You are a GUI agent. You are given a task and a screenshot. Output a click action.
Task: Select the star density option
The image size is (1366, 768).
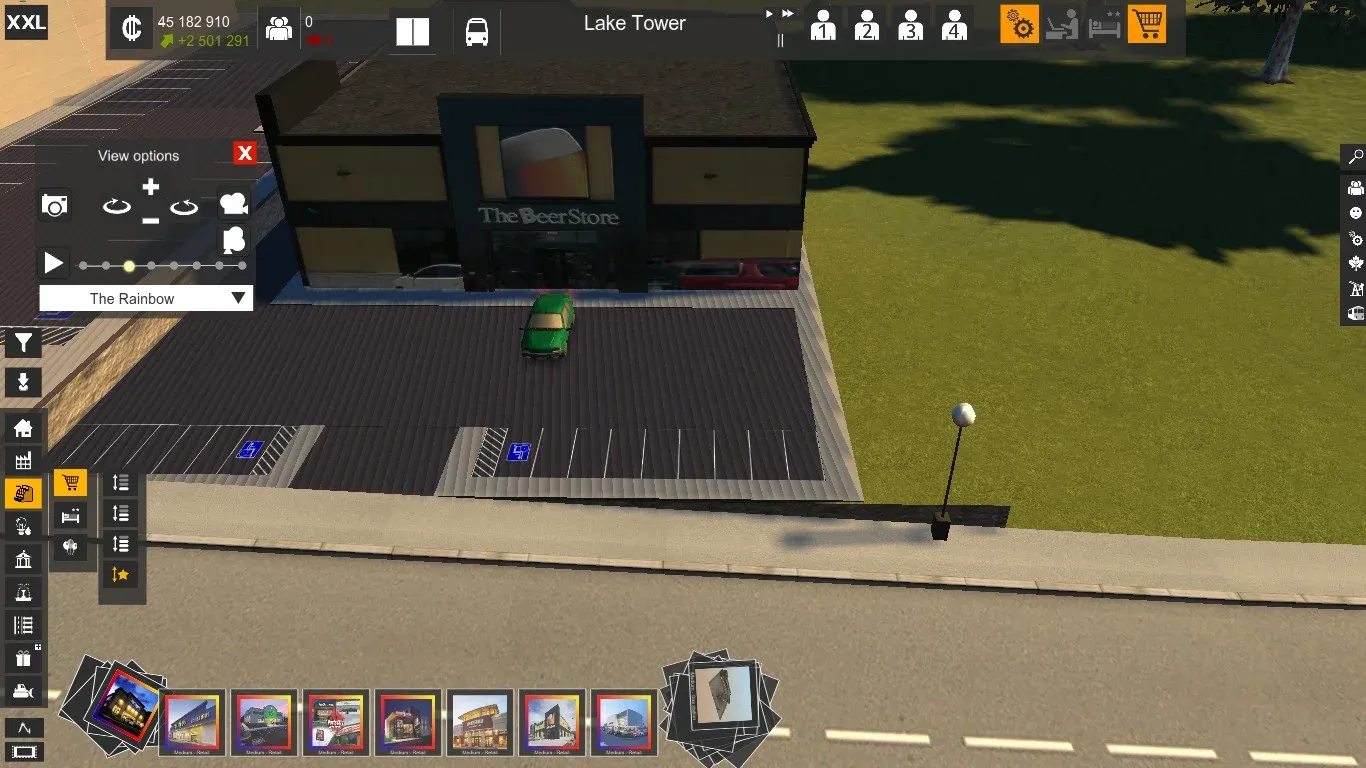(121, 574)
